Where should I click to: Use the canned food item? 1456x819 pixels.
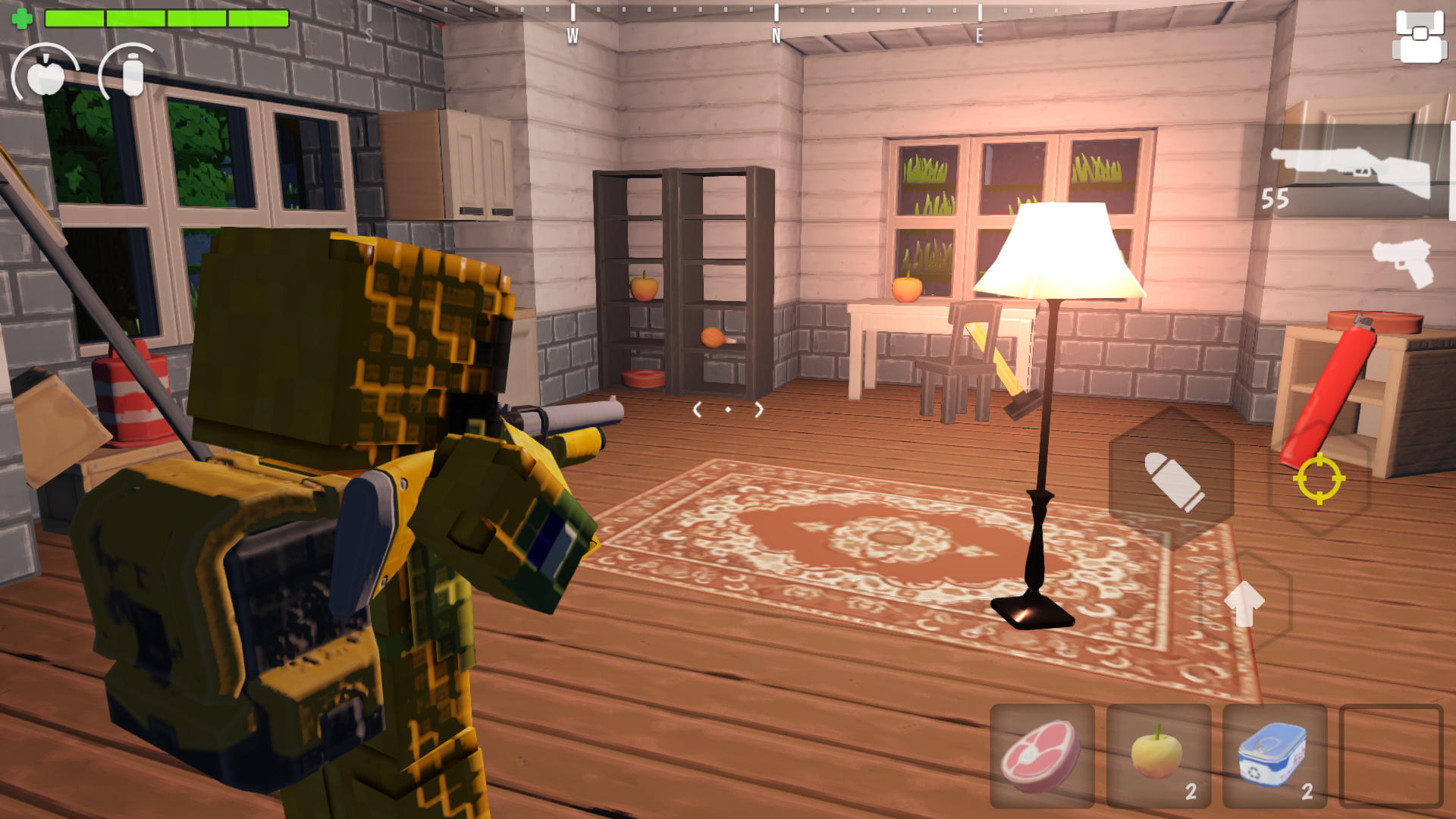click(1274, 755)
